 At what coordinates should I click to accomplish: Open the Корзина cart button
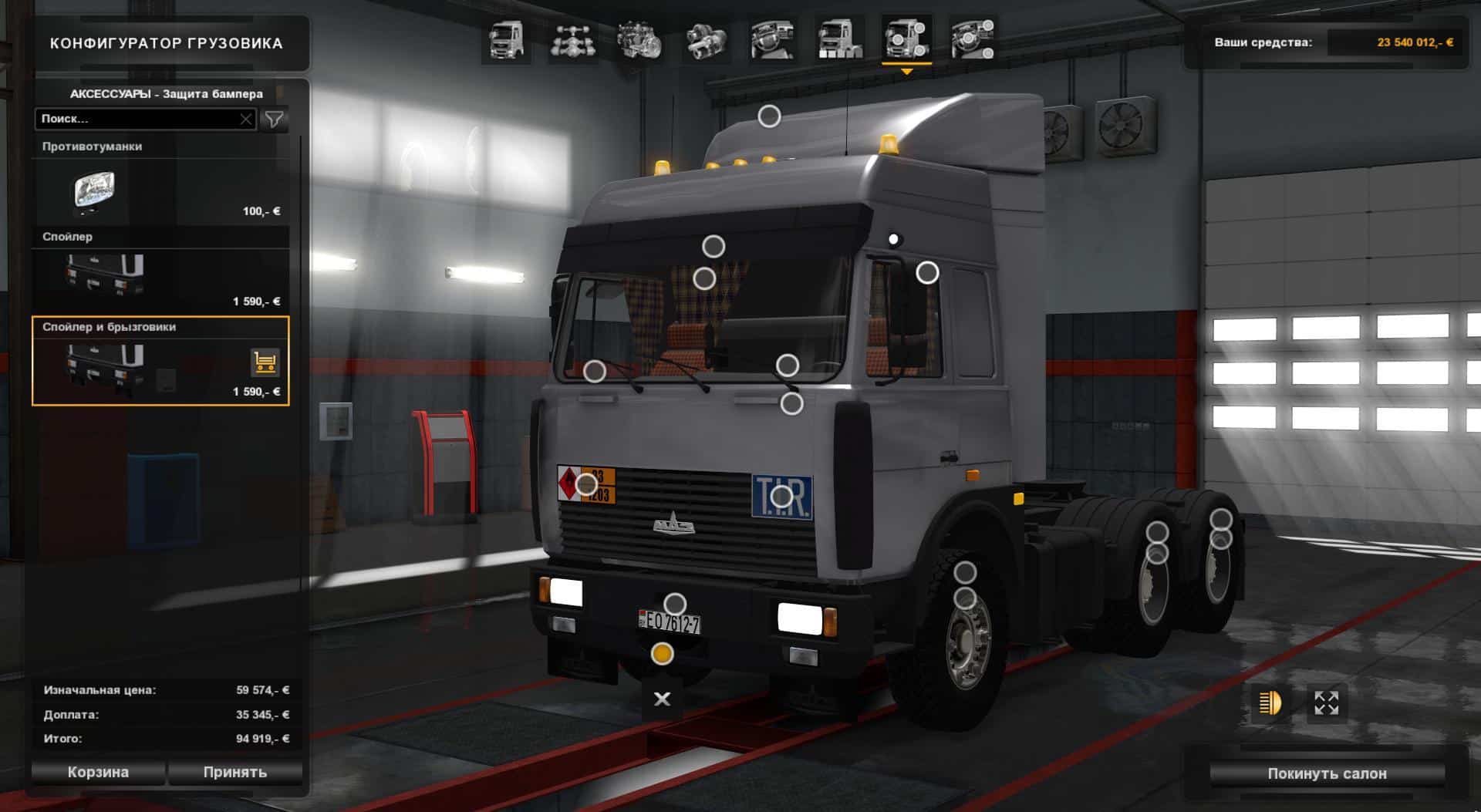click(98, 772)
